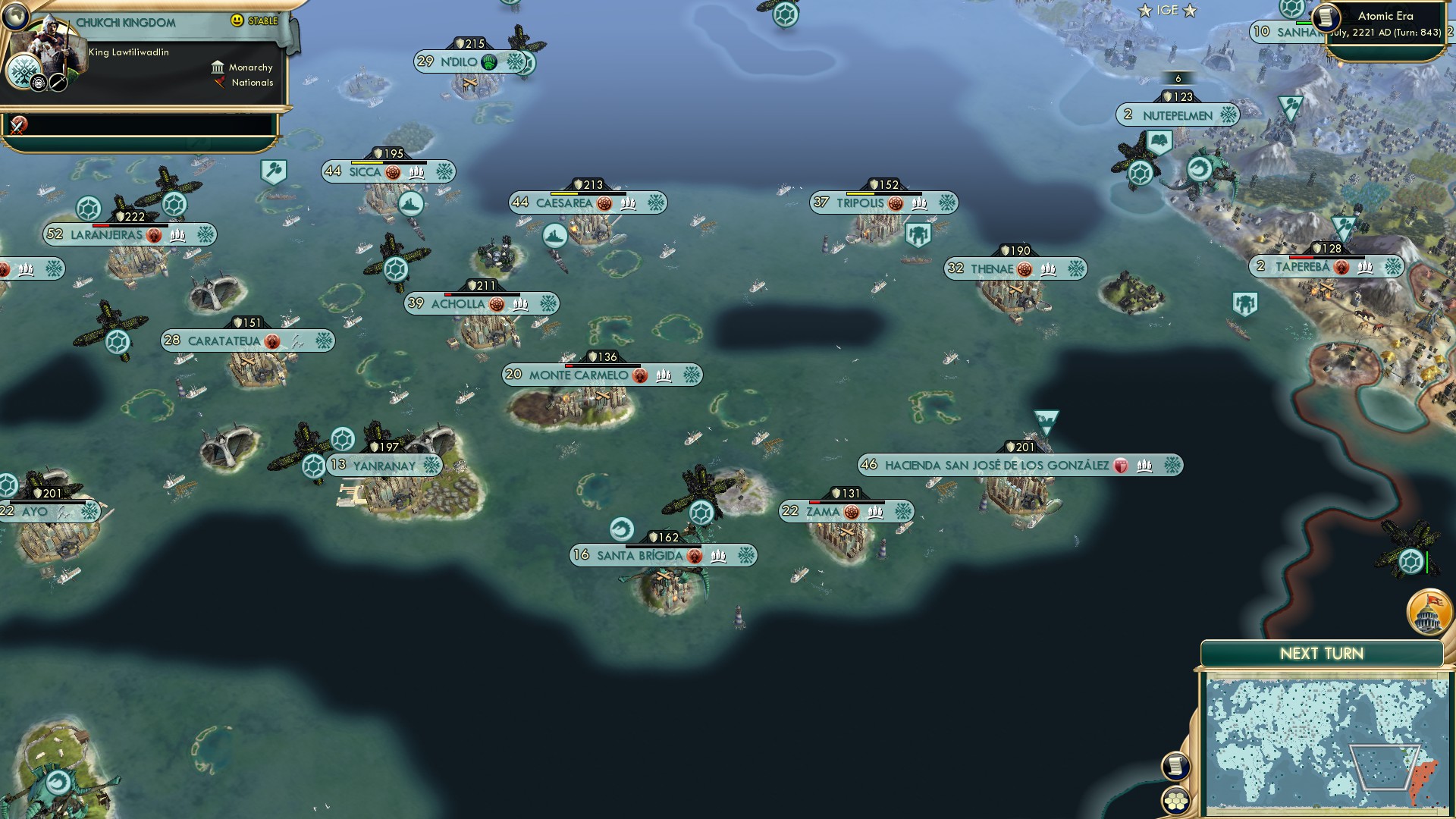Click the Monarchy government label
Screen dimensions: 1456x819
(250, 67)
